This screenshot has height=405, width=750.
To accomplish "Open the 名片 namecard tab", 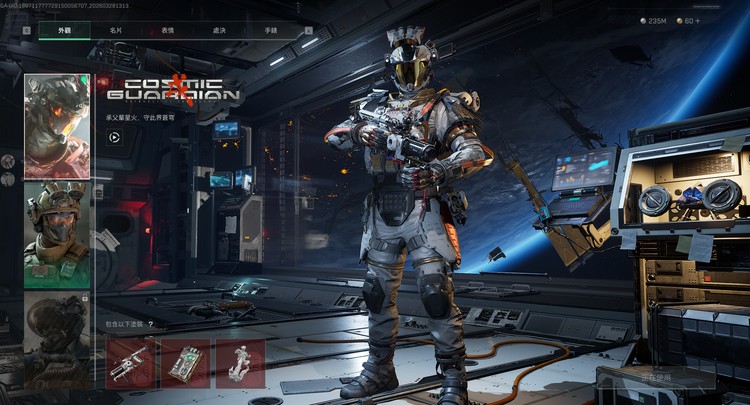I will click(x=116, y=31).
